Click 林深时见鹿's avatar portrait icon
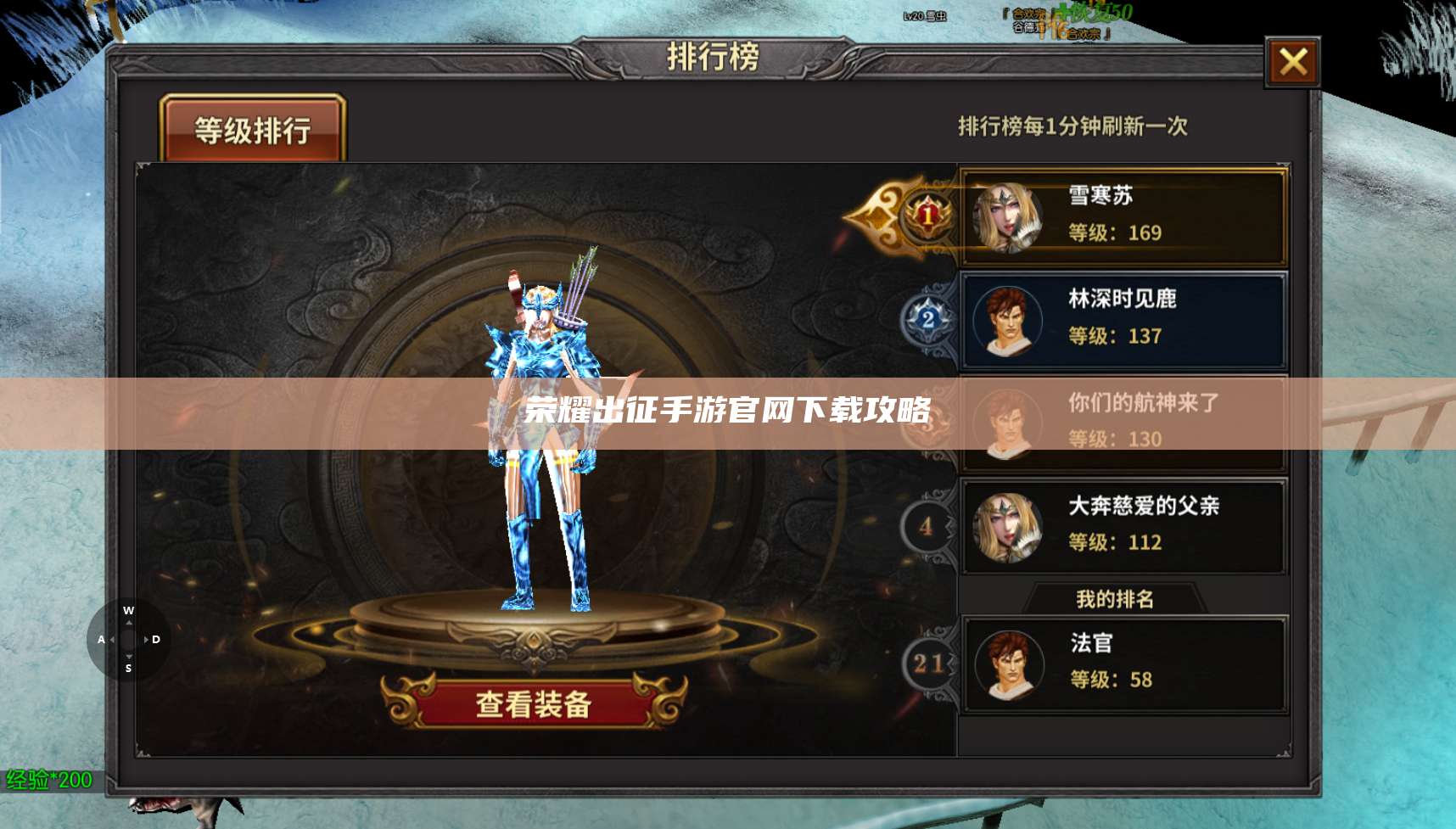The width and height of the screenshot is (1456, 829). click(1008, 320)
